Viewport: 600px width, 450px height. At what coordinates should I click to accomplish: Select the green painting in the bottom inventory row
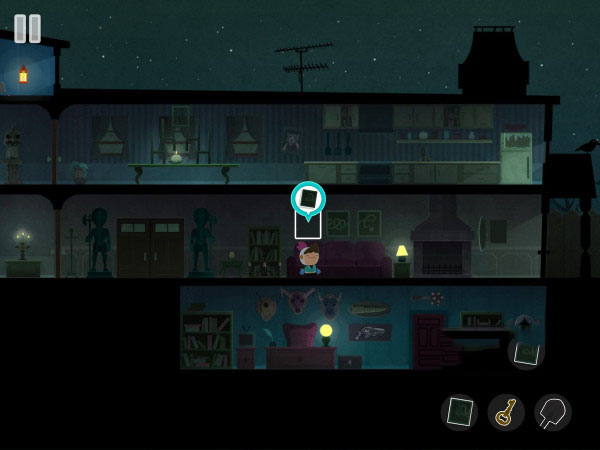tap(460, 412)
